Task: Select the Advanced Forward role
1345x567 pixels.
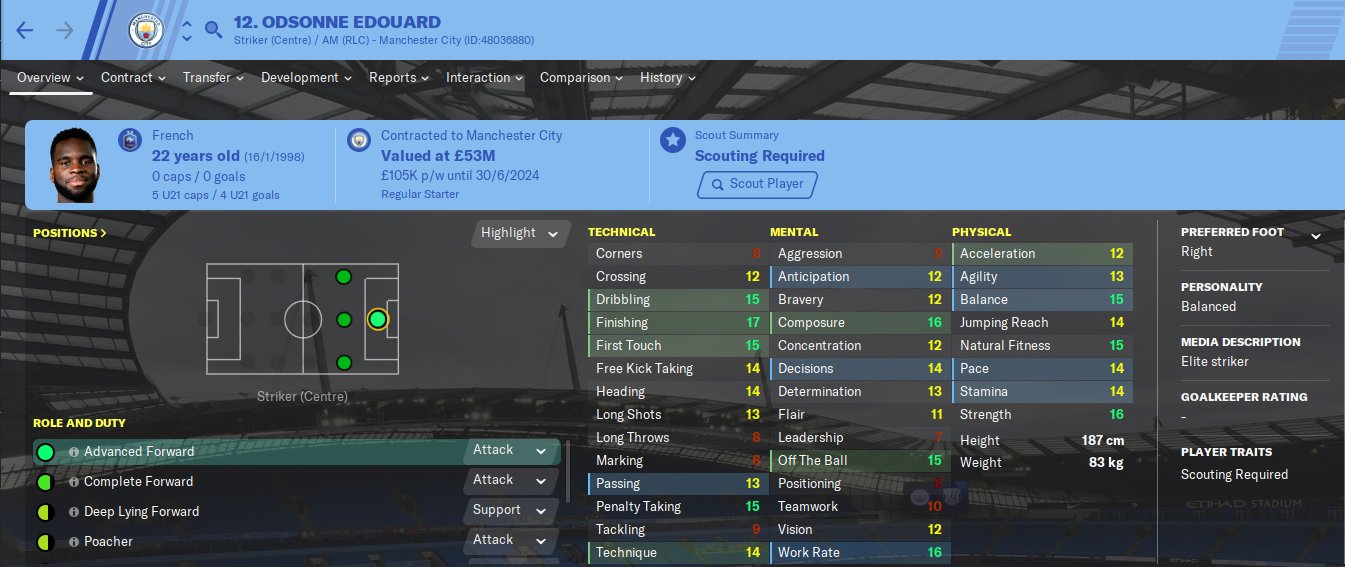Action: (139, 452)
